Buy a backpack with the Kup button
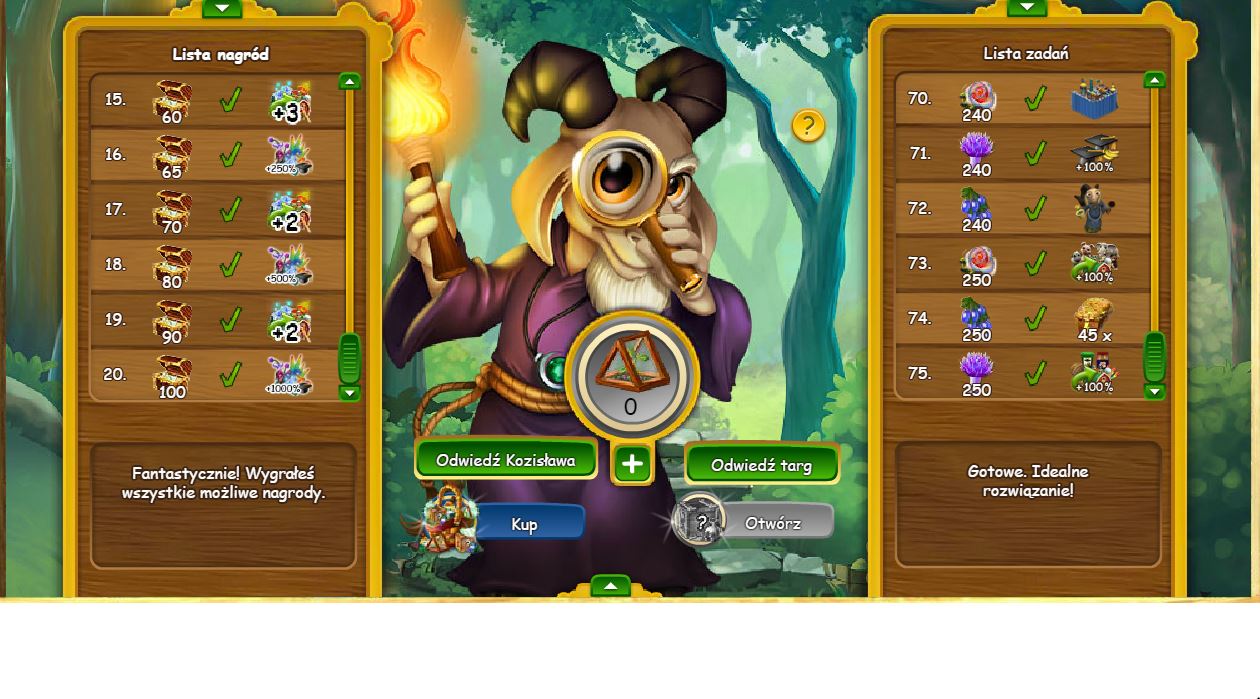Image resolution: width=1260 pixels, height=699 pixels. pos(525,523)
